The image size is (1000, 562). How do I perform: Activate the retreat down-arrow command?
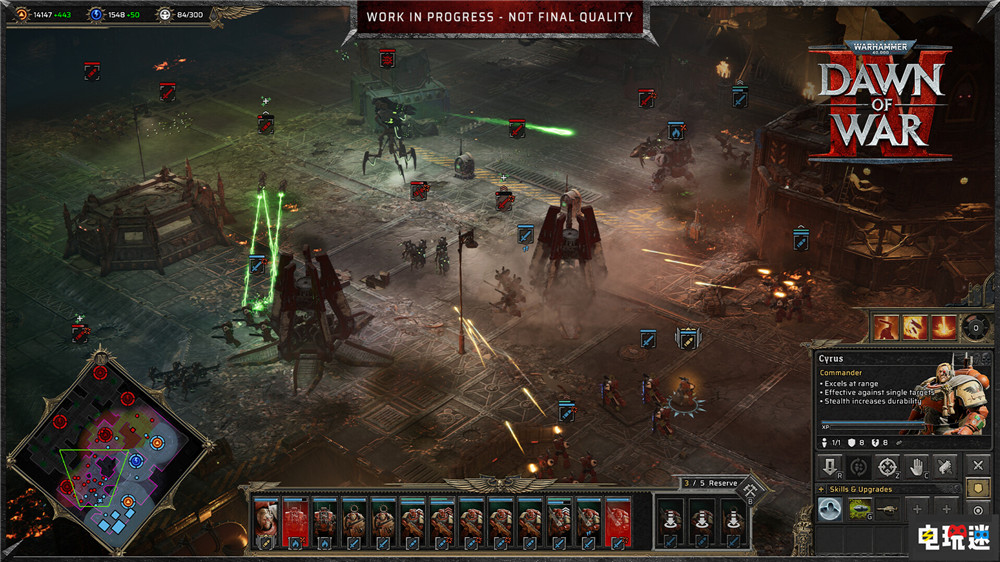(829, 466)
